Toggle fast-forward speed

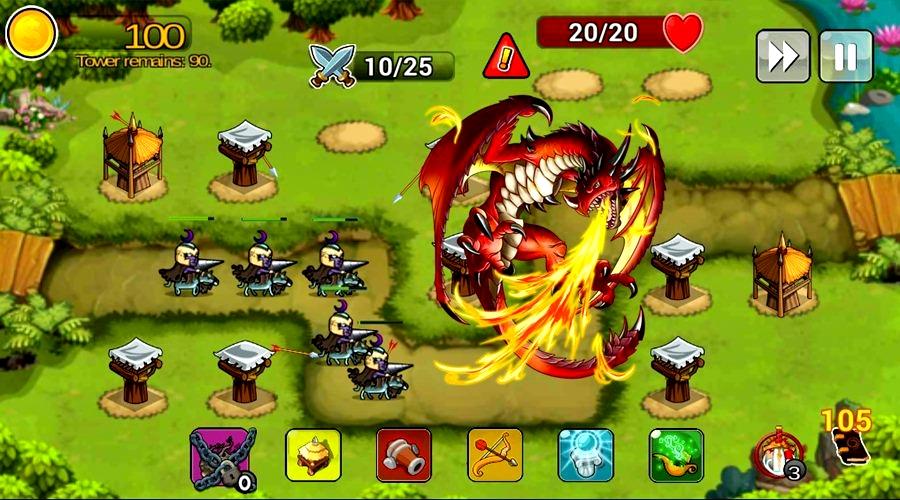pos(782,56)
